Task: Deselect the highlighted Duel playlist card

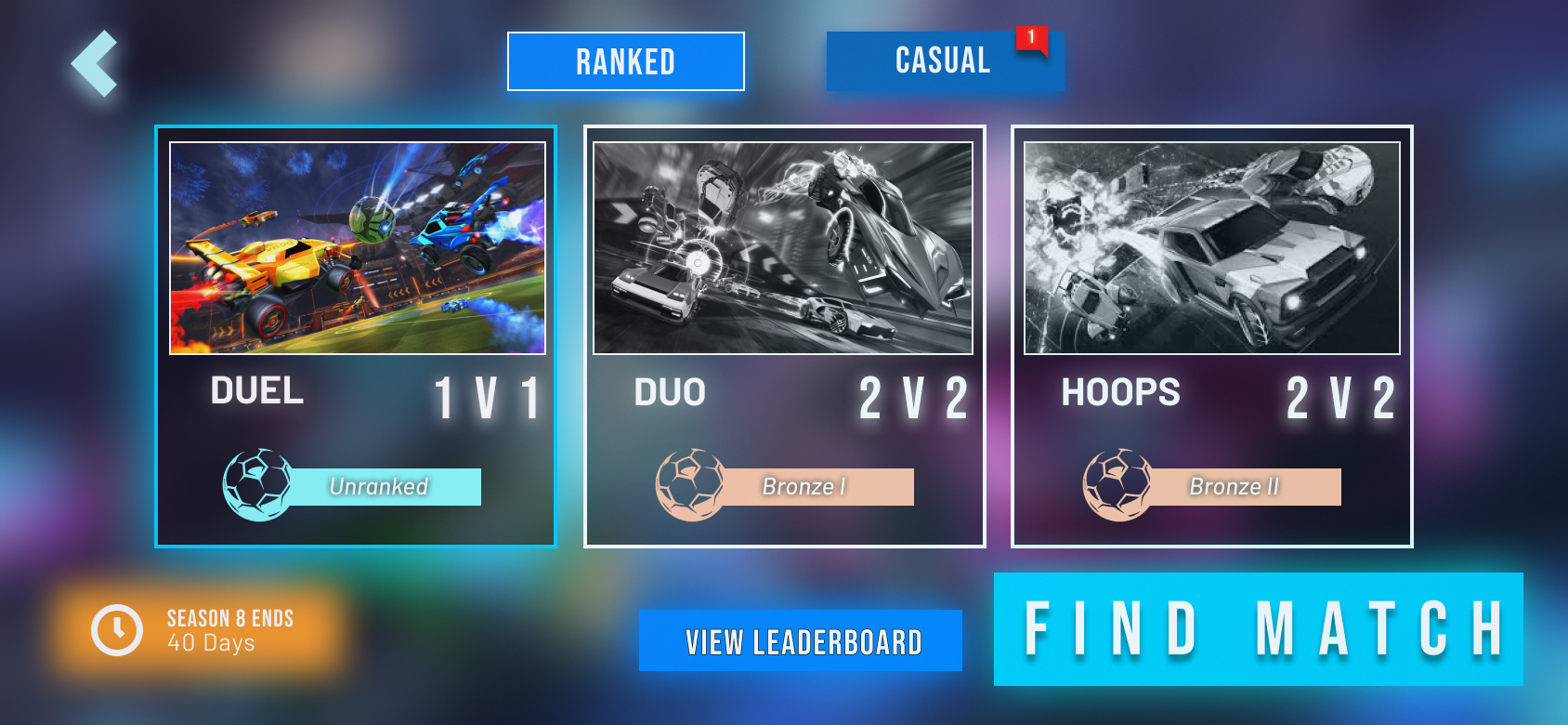Action: pyautogui.click(x=356, y=335)
